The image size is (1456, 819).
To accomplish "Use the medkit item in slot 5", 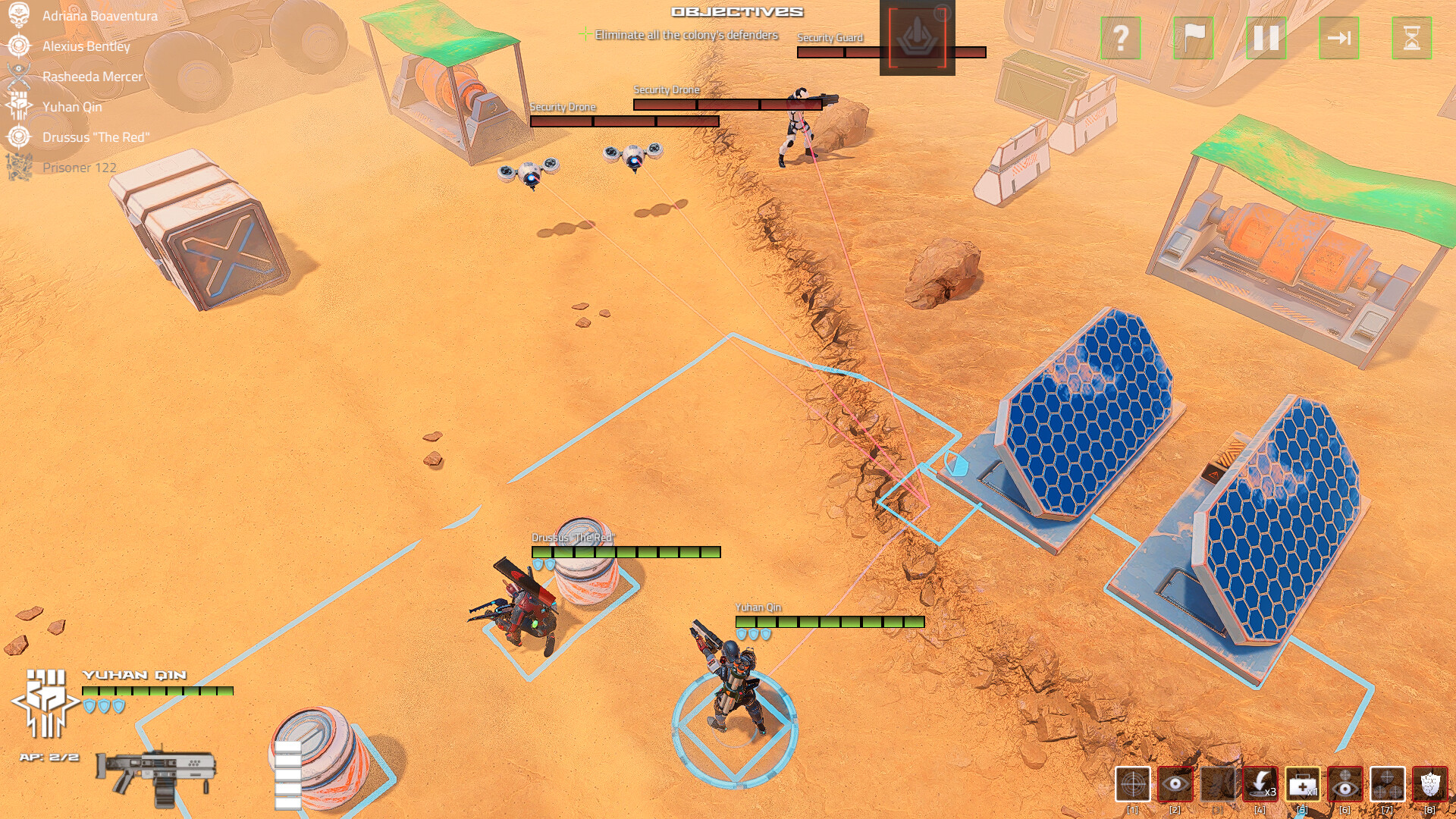I will click(1304, 784).
